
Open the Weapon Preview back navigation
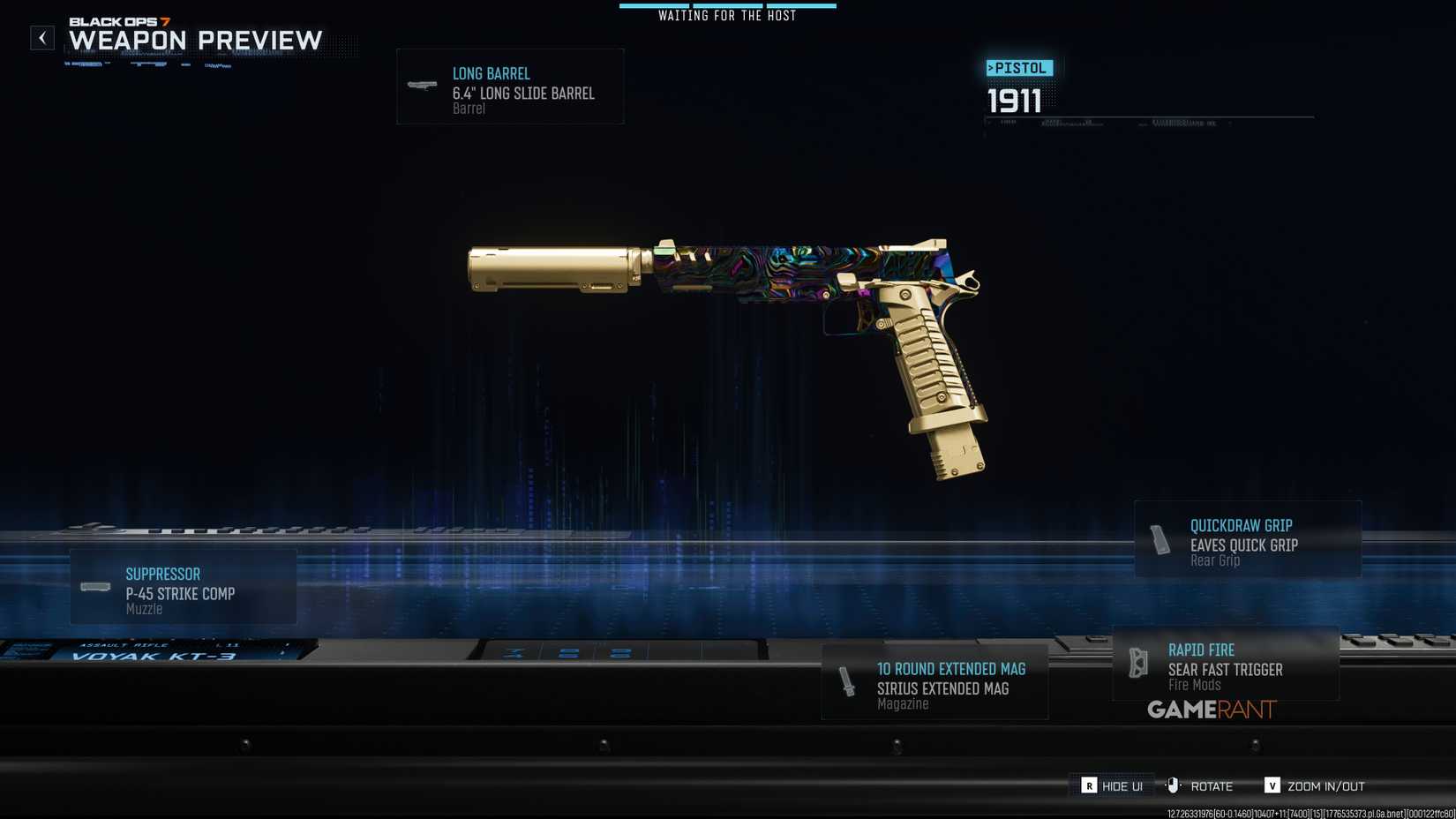[x=41, y=38]
